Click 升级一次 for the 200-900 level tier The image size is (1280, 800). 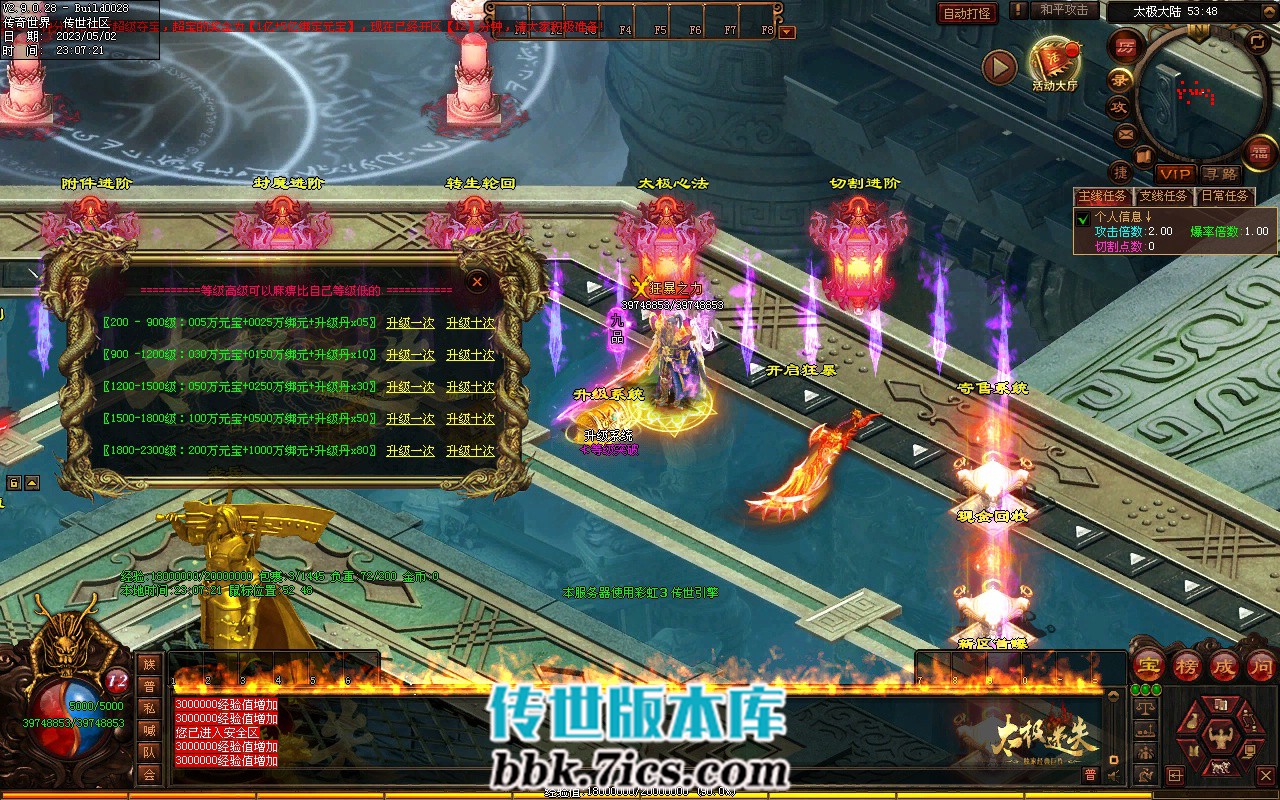(410, 323)
